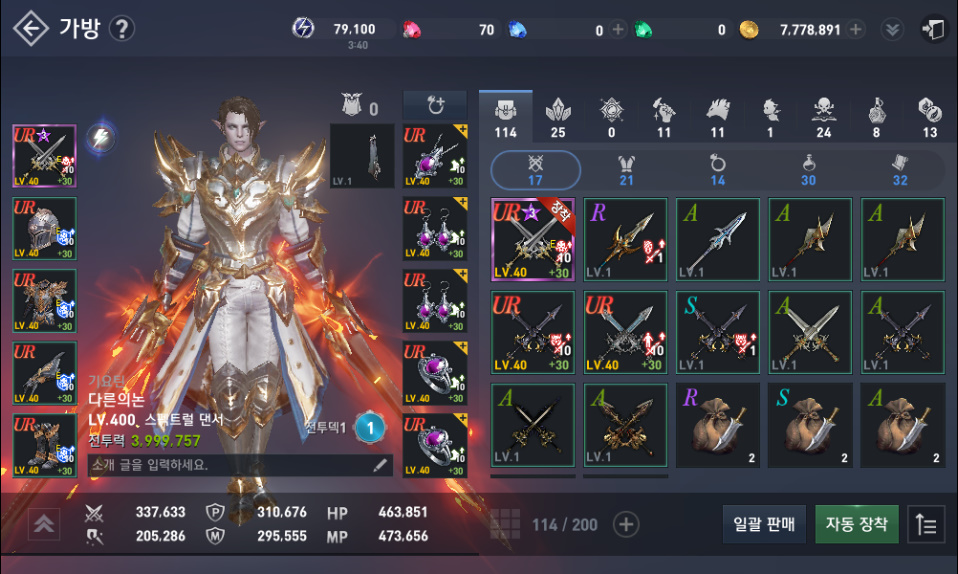This screenshot has width=958, height=574.
Task: Go back using the arrow button
Action: pos(30,28)
